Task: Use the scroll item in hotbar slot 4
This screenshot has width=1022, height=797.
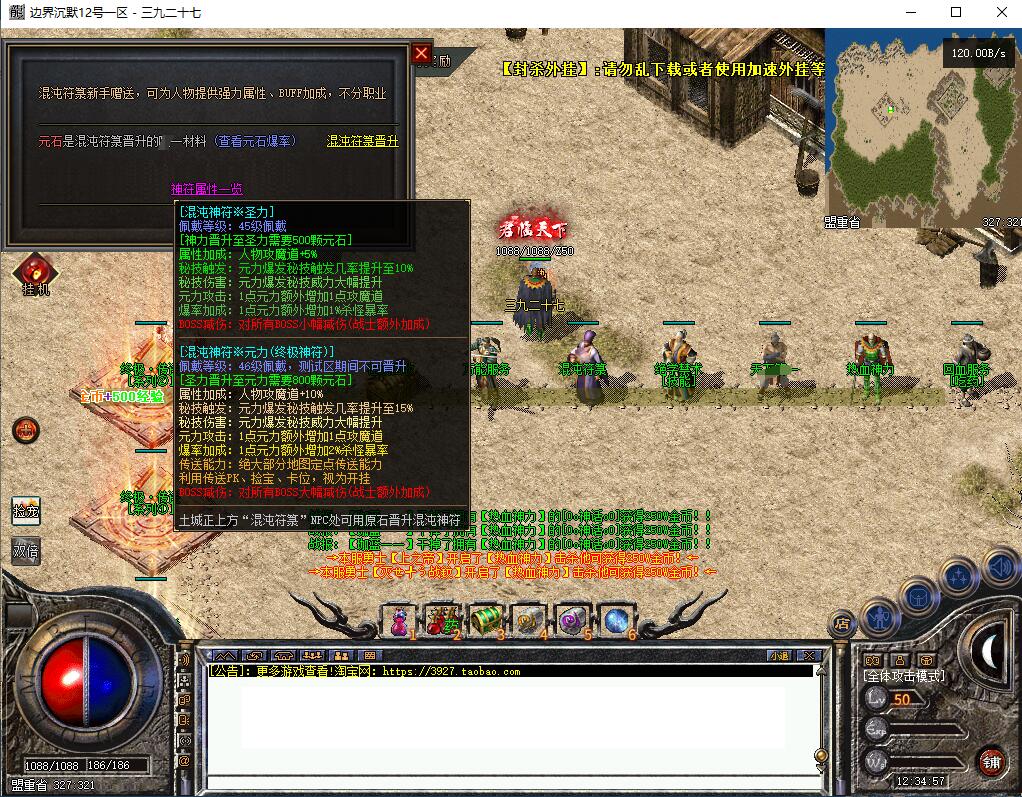Action: [529, 620]
